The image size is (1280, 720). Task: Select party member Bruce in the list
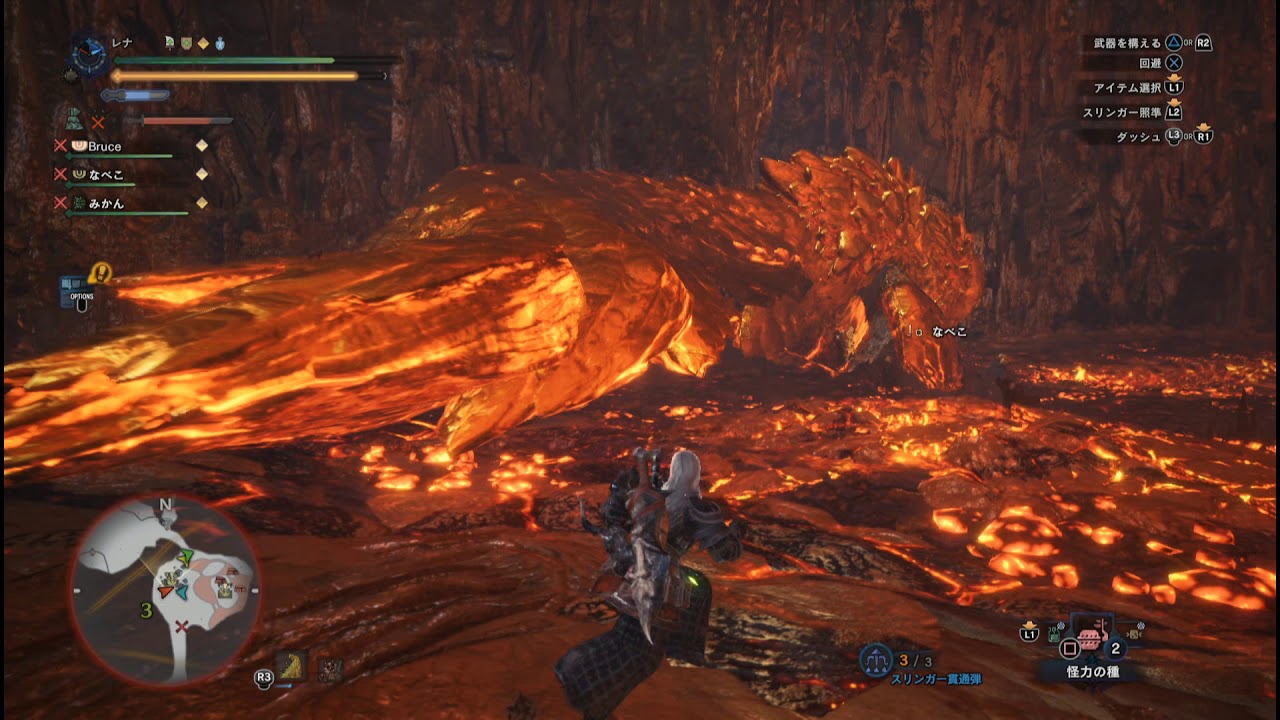click(x=104, y=147)
